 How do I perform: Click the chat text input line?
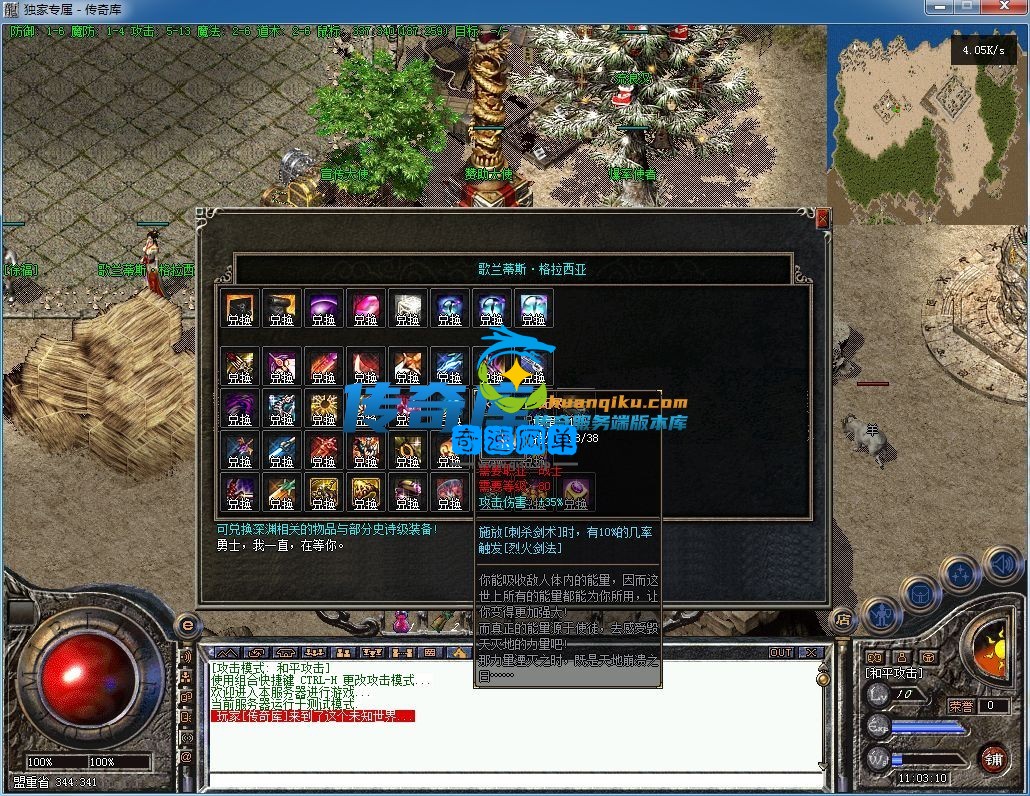[510, 779]
